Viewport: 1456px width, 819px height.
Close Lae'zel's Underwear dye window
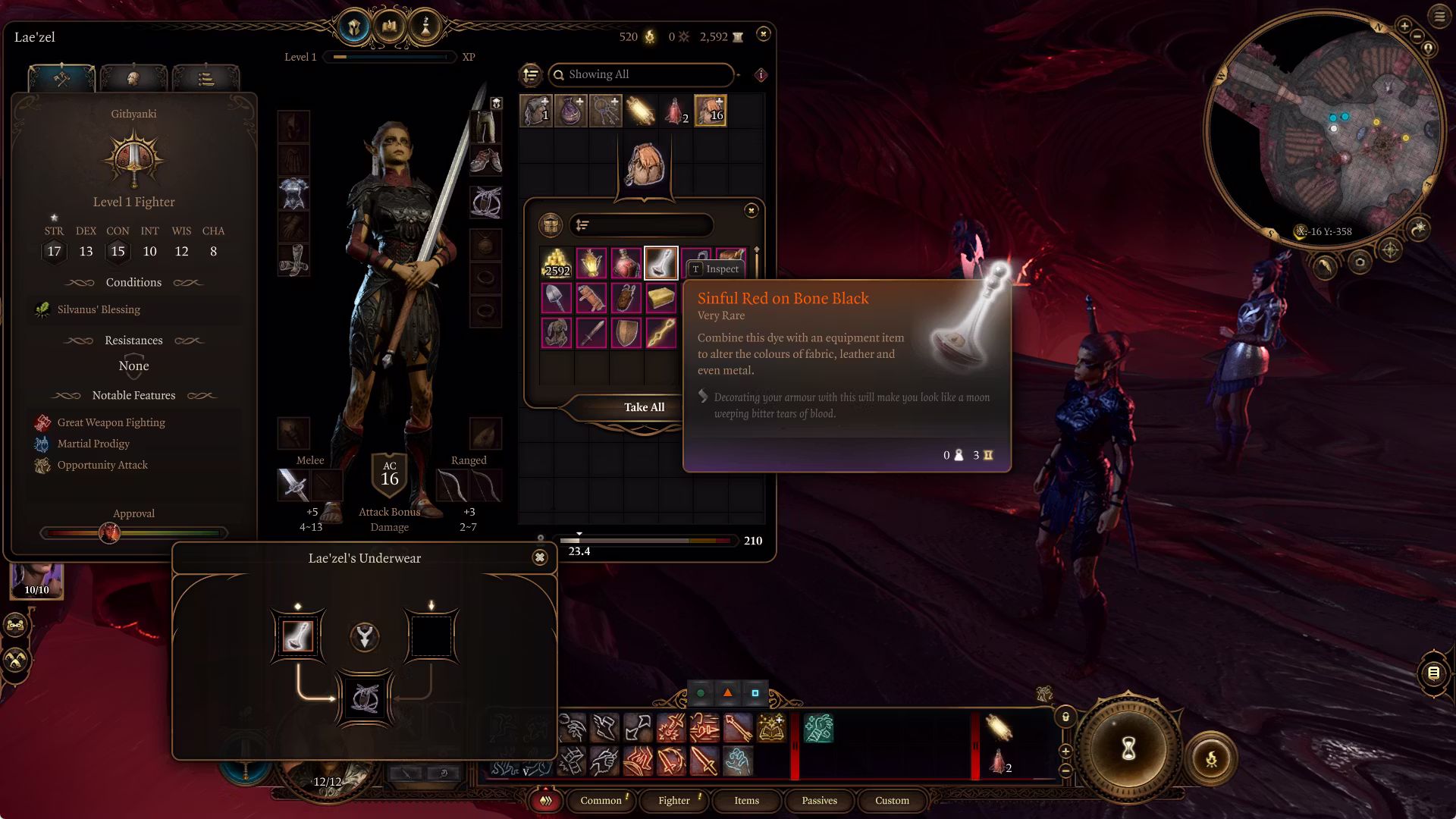(x=539, y=557)
